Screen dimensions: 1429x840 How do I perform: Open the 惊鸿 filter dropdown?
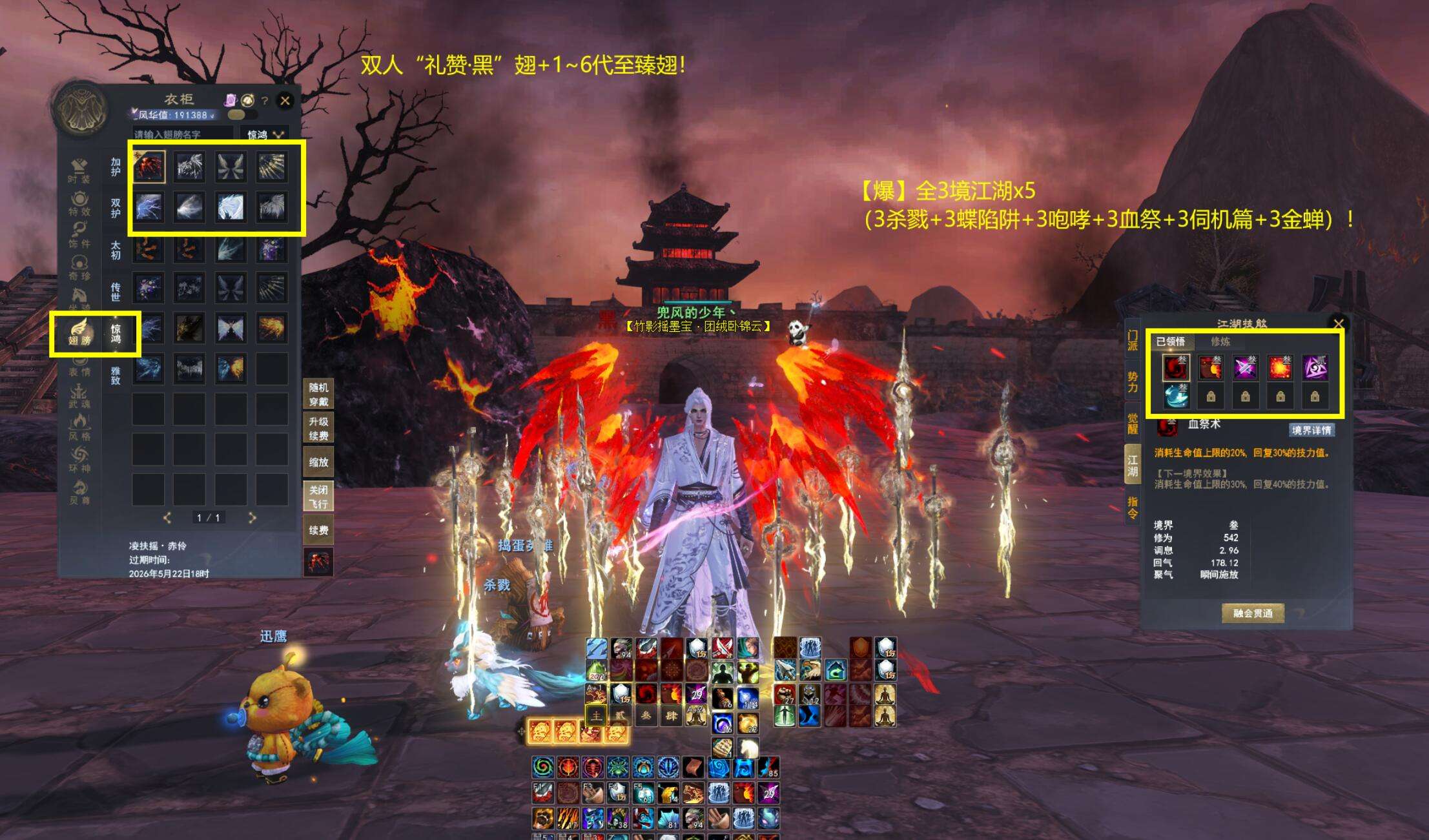click(265, 134)
